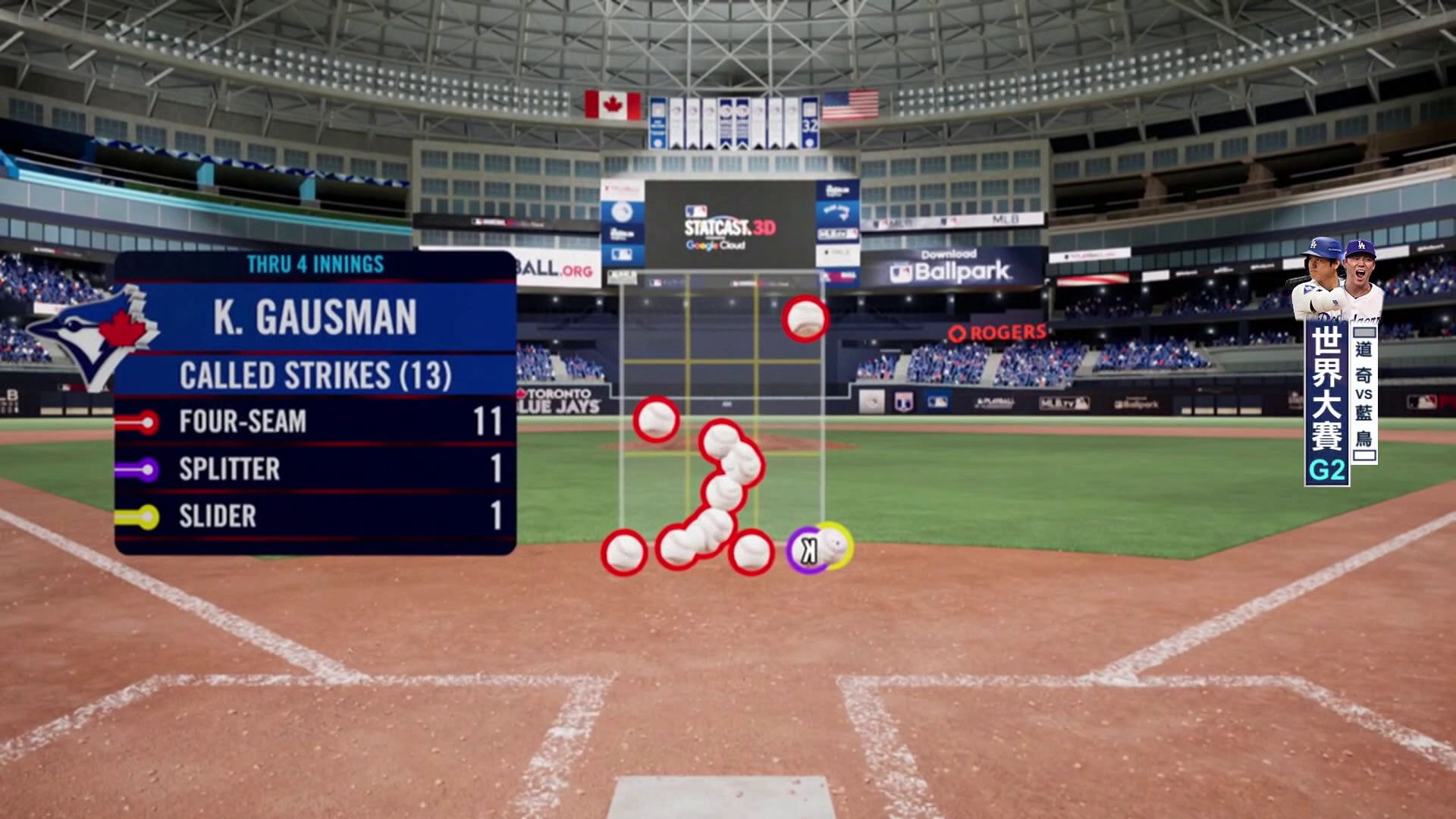Select the World Series G2 matchup badge
Viewport: 1456px width, 819px height.
(1339, 402)
